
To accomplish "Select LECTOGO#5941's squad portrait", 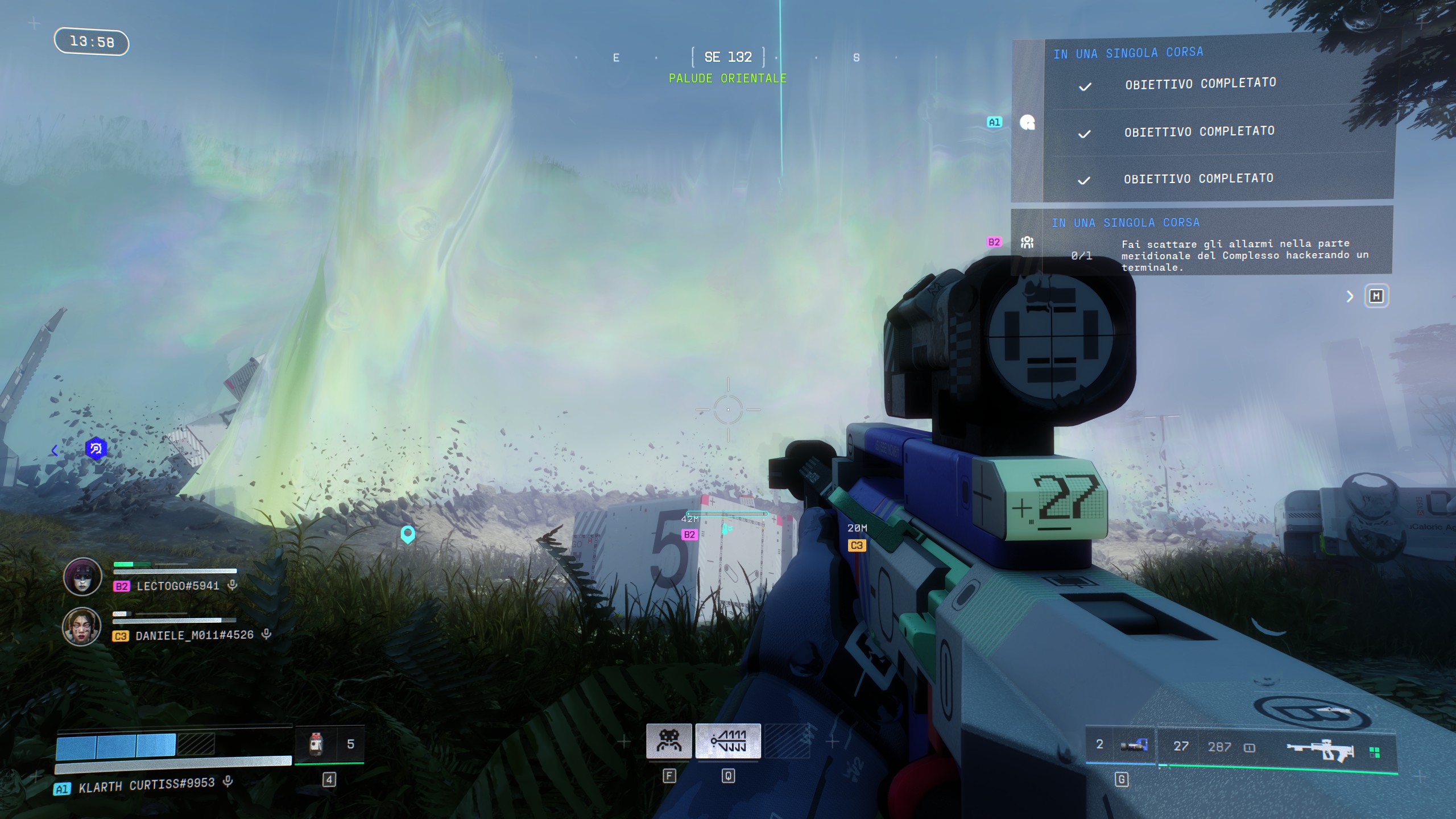I will tap(82, 576).
